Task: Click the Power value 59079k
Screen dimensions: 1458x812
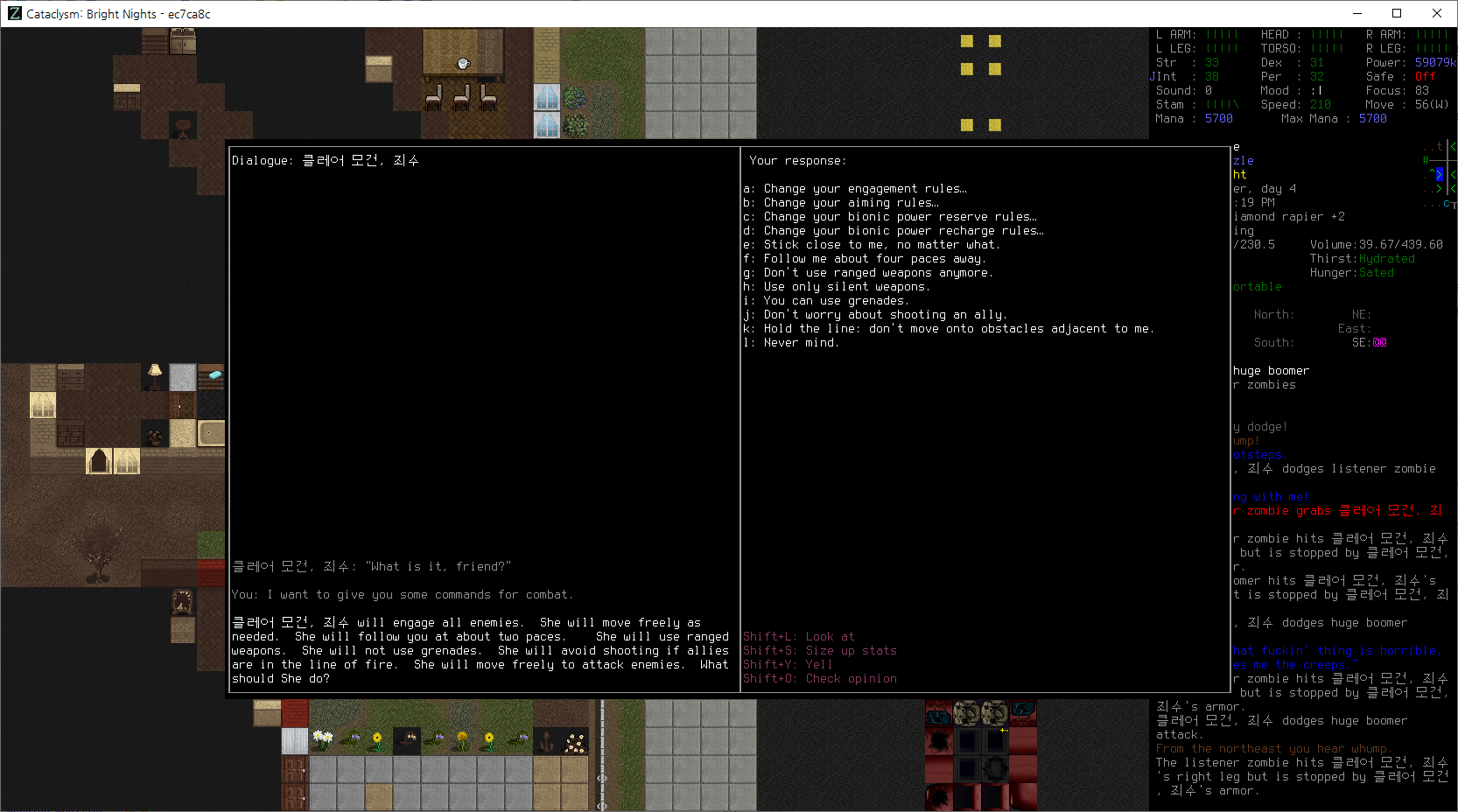Action: point(1431,62)
